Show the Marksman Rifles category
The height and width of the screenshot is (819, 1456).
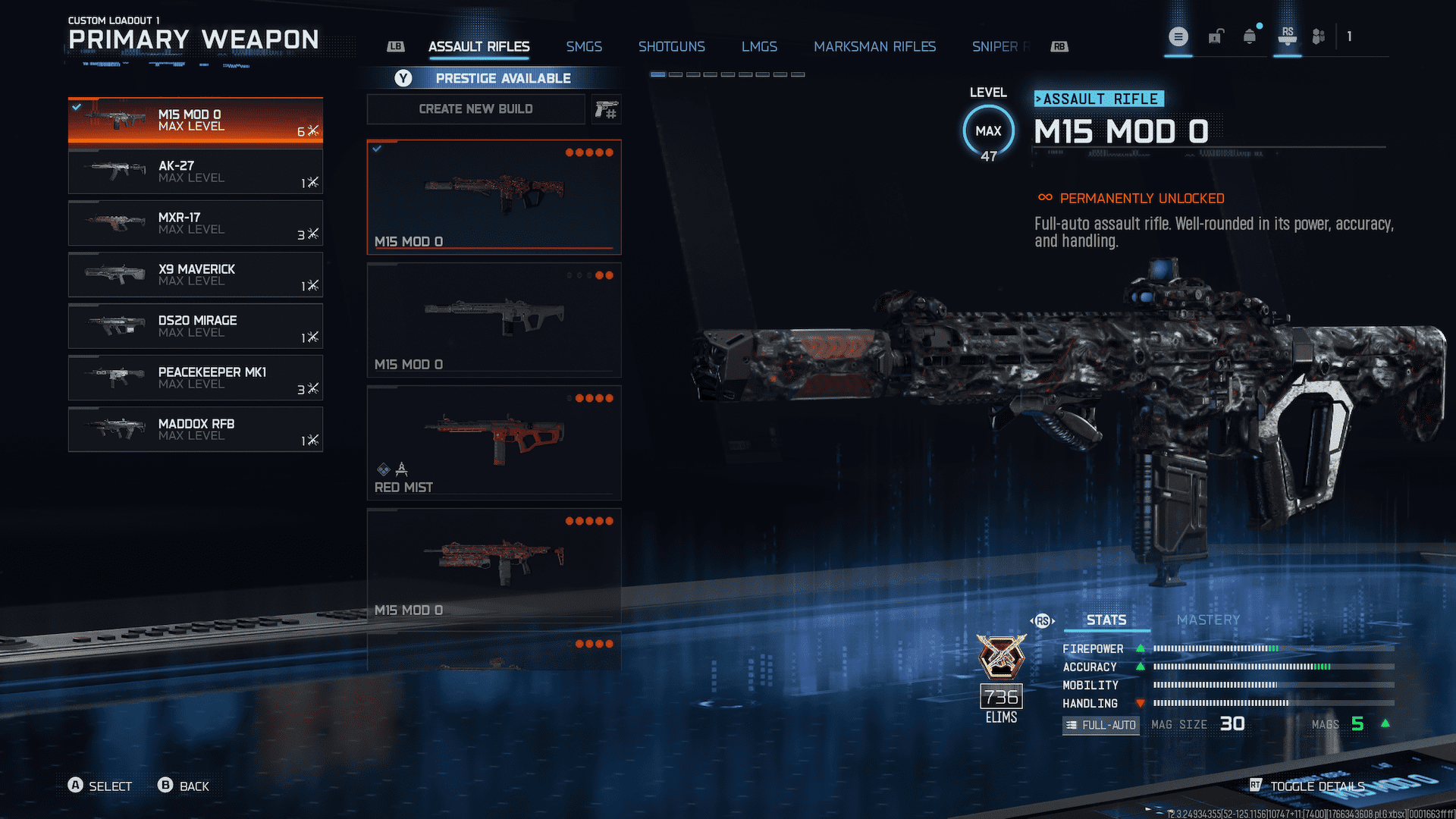pyautogui.click(x=874, y=47)
